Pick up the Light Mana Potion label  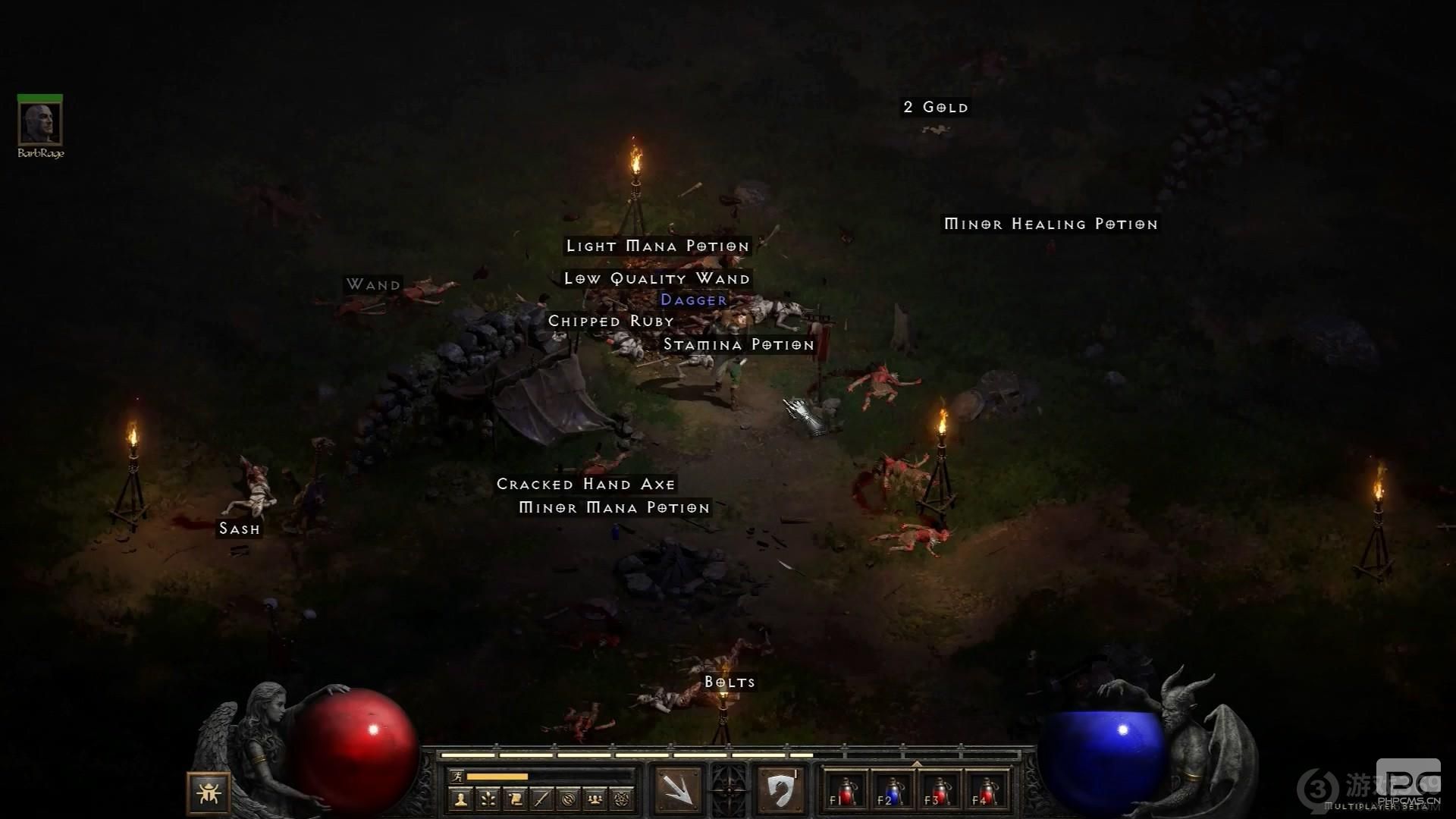coord(657,246)
